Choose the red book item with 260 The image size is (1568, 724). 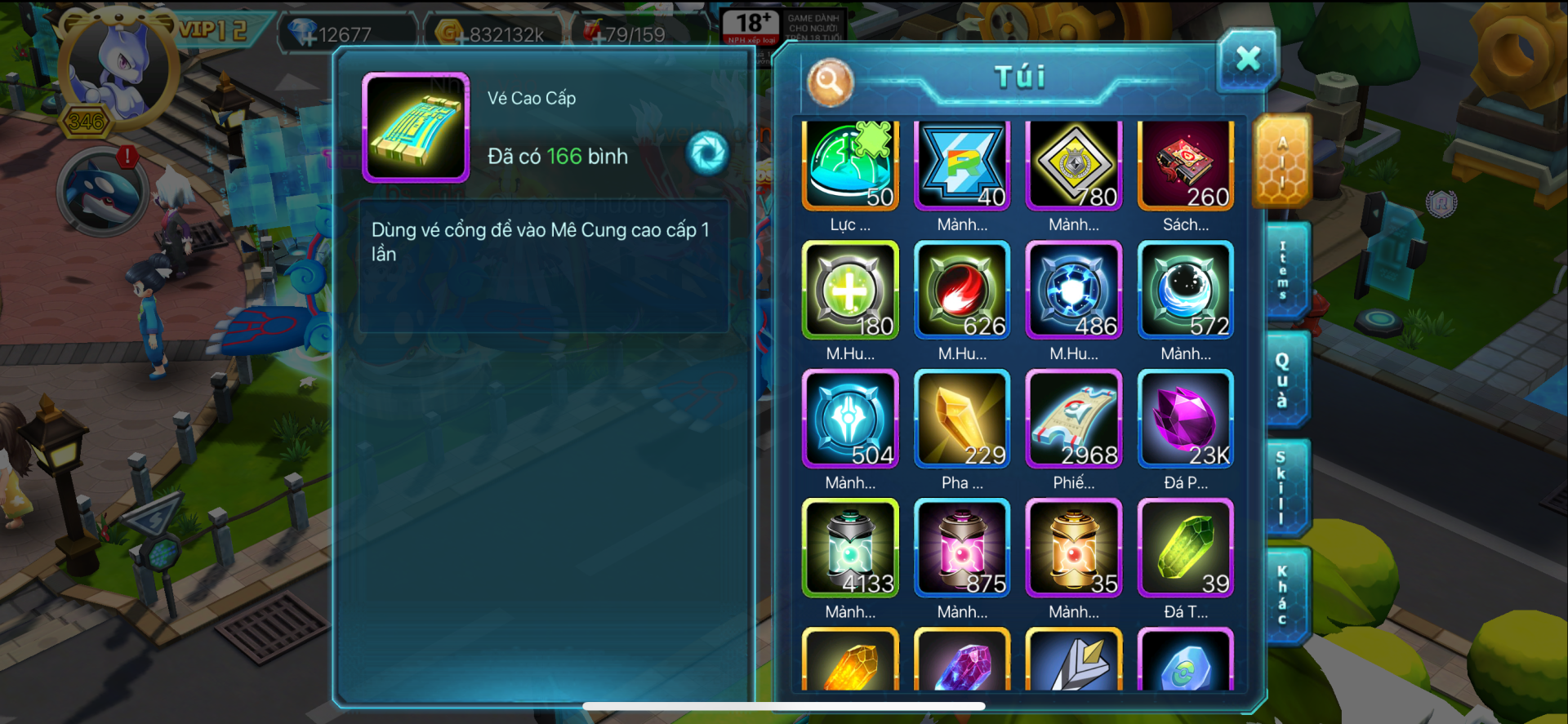pos(1186,166)
